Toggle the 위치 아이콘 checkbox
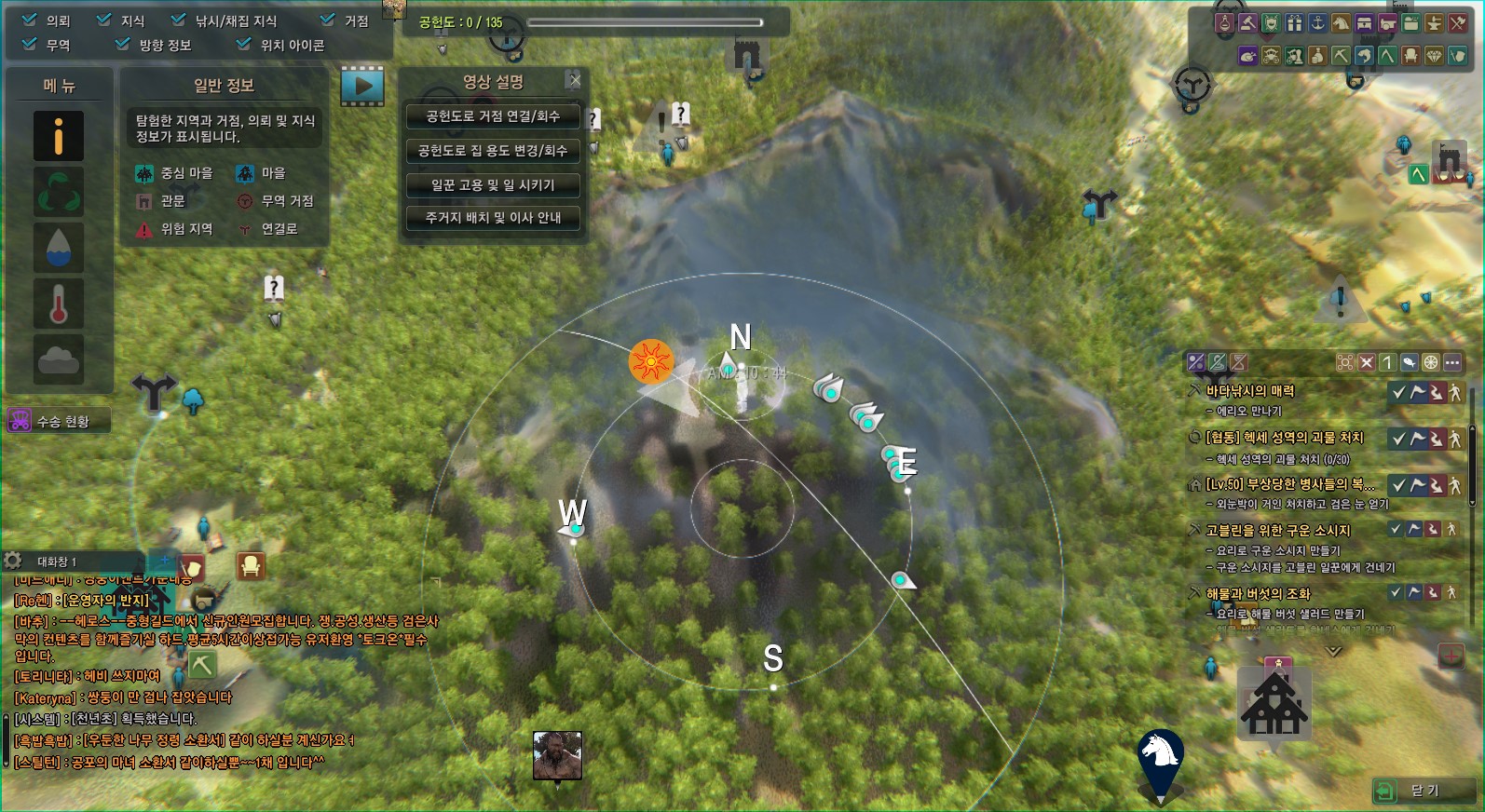Image resolution: width=1485 pixels, height=812 pixels. (x=244, y=44)
